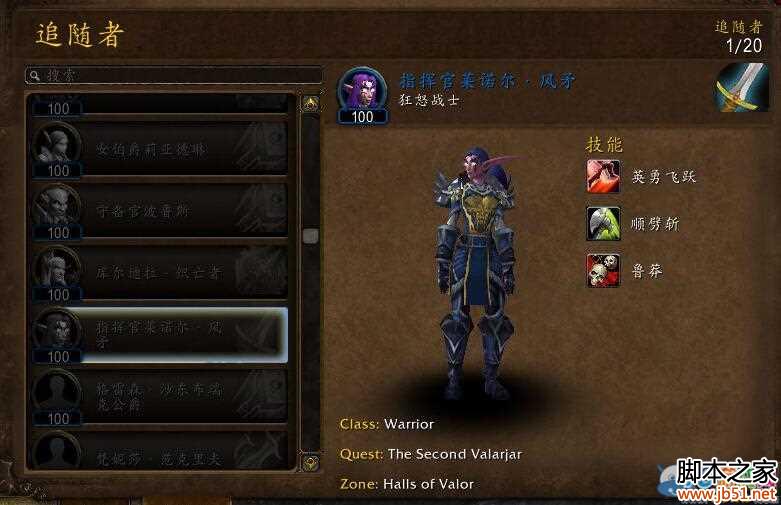Choose the 格雷森·沙东布瑞克公爵 follower row

click(x=160, y=396)
